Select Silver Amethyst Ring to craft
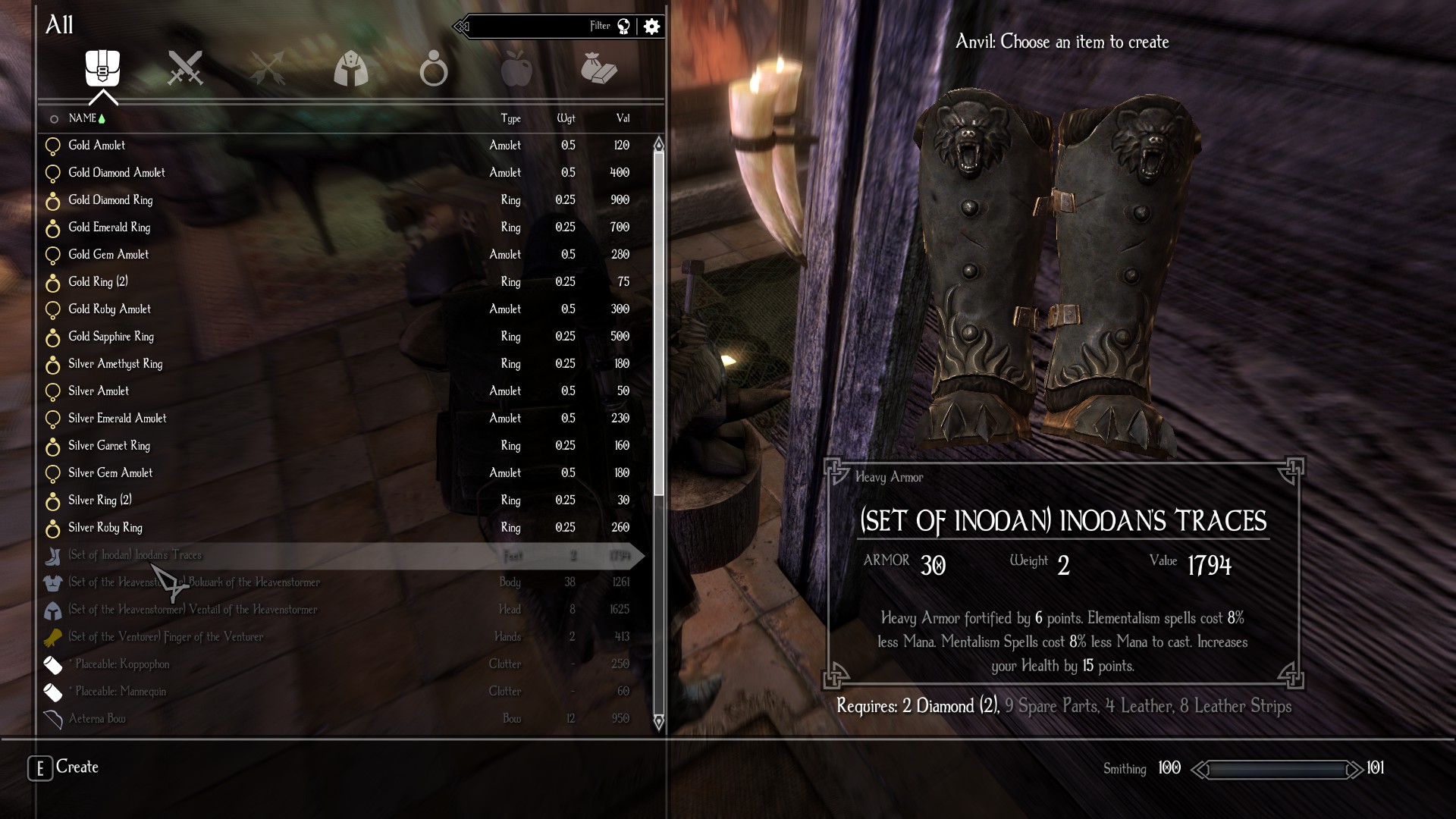Viewport: 1456px width, 819px height. (x=115, y=364)
